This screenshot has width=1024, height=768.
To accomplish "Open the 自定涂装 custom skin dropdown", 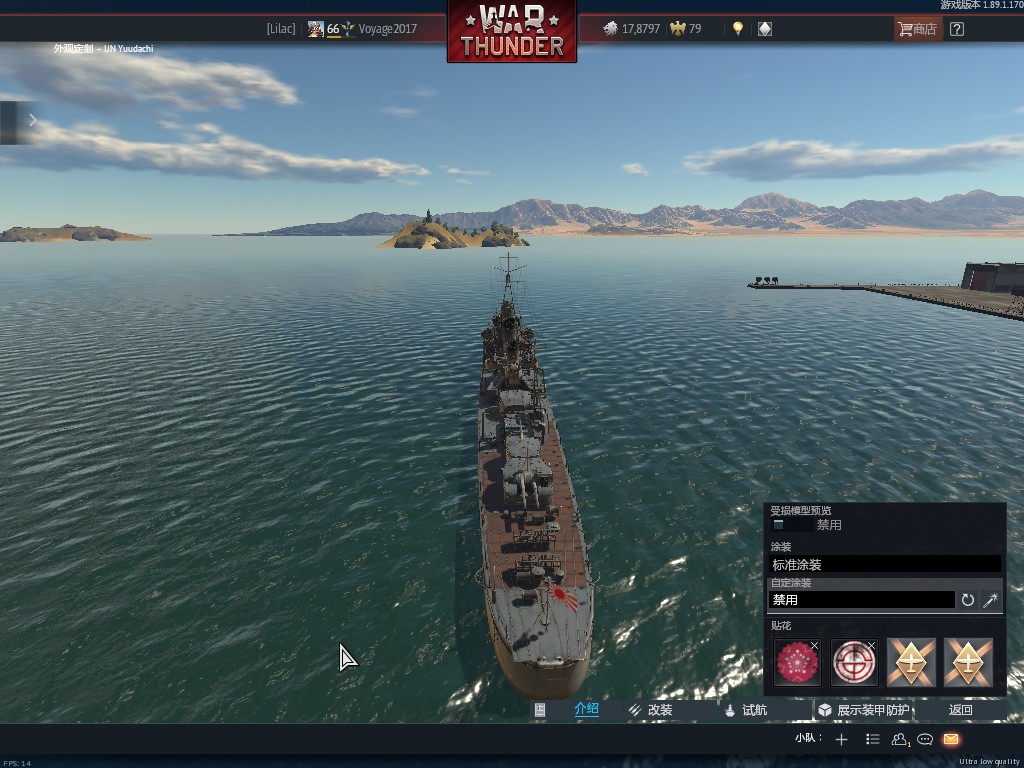I will coord(861,600).
